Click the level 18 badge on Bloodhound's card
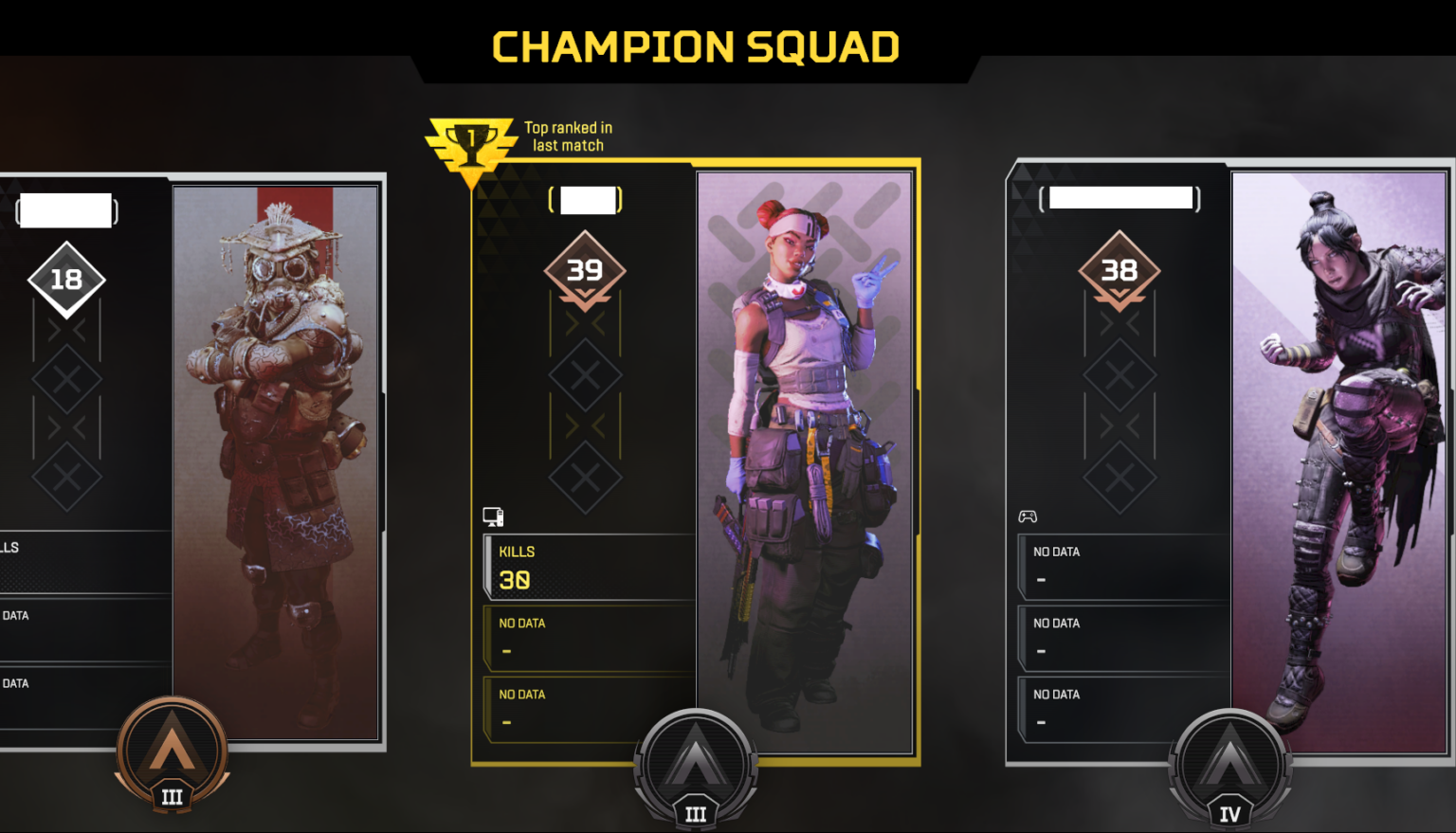The width and height of the screenshot is (1456, 833). (x=65, y=279)
